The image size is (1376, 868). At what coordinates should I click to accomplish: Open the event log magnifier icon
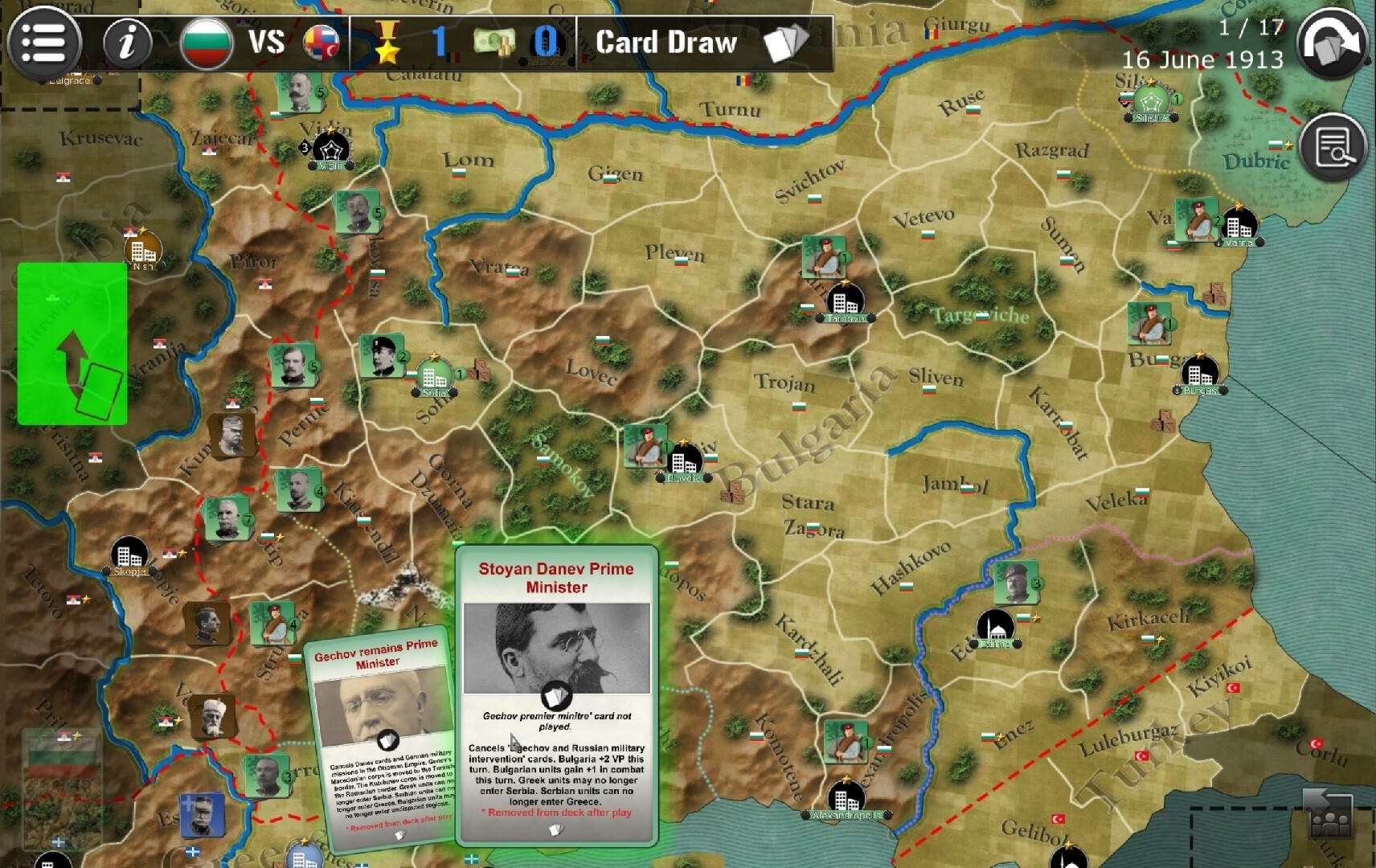(1332, 145)
